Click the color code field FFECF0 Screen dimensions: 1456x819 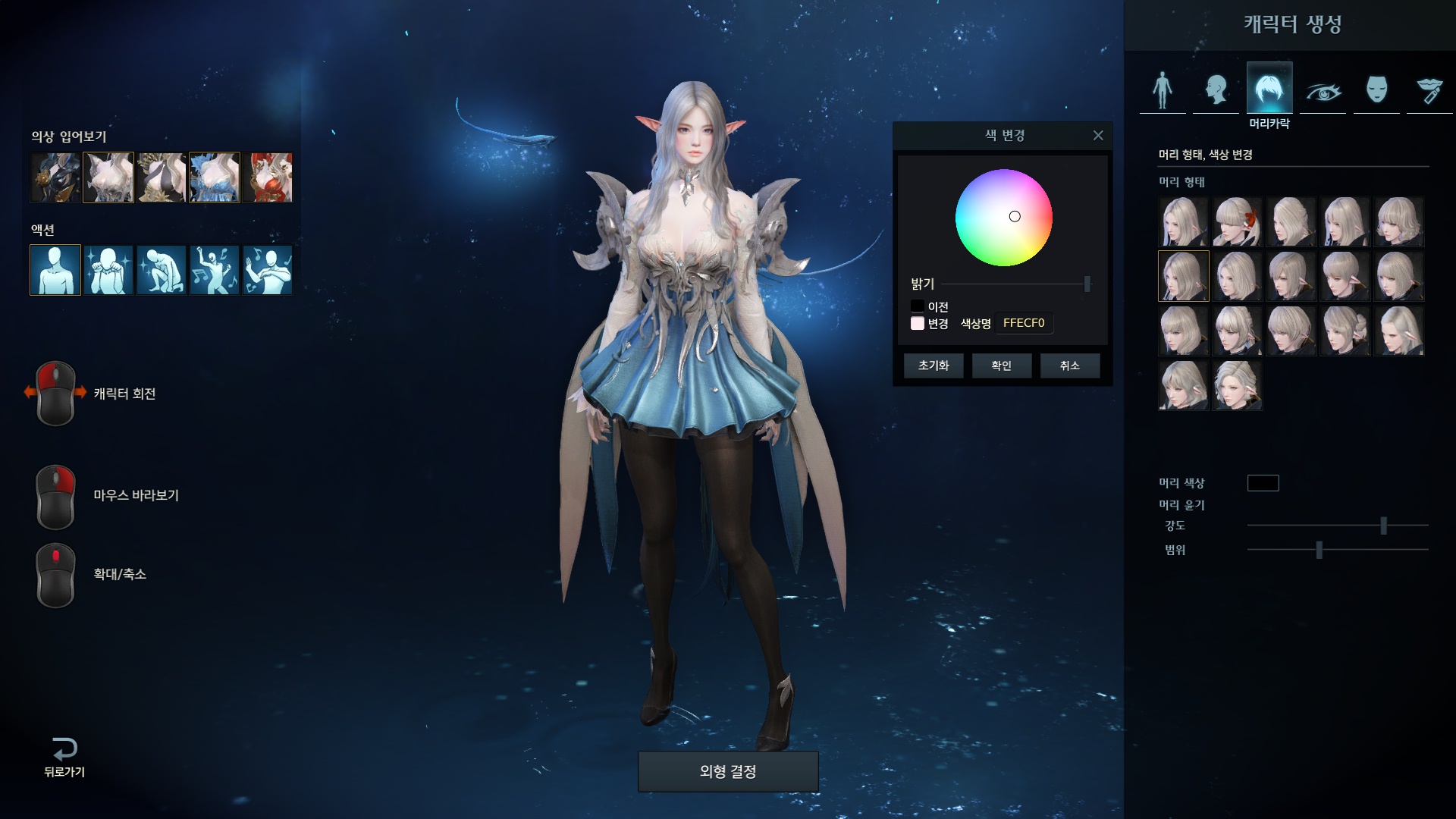click(x=1024, y=323)
